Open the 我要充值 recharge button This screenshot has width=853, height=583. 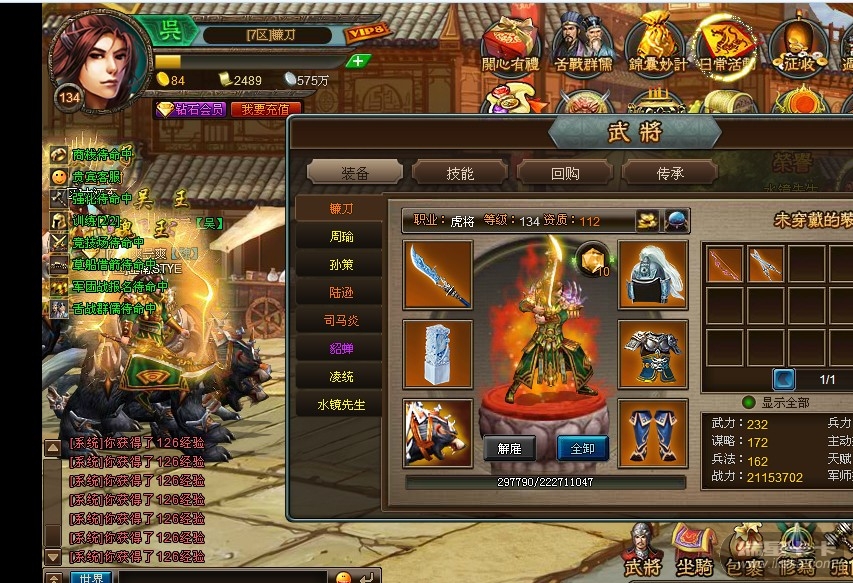[266, 109]
